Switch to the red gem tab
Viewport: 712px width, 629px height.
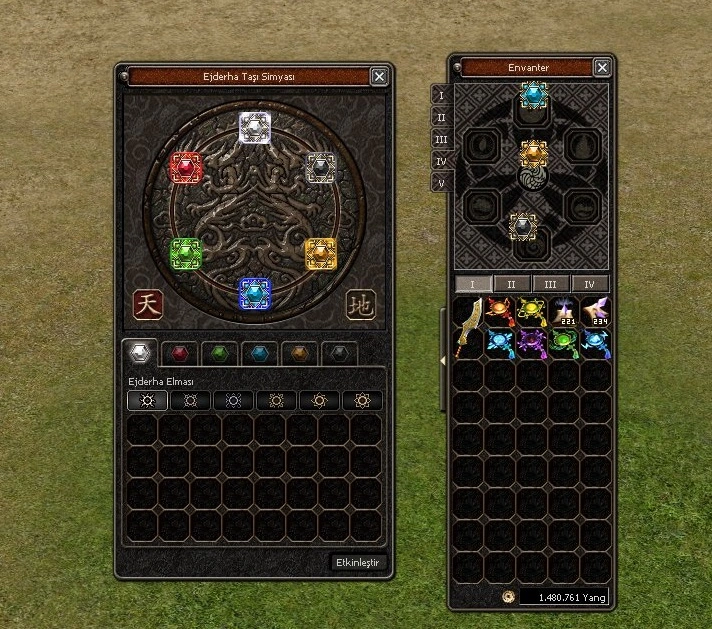180,353
